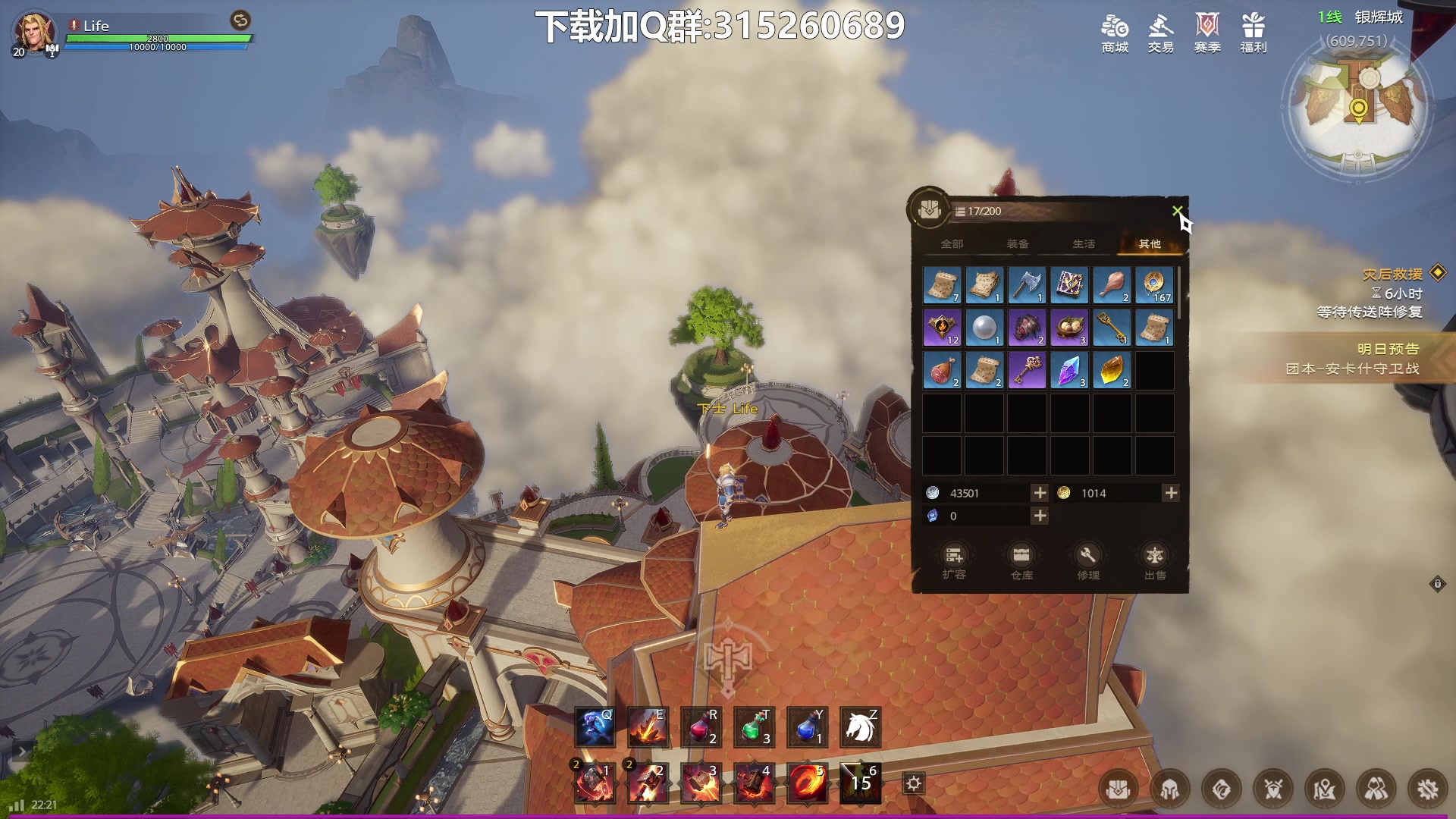Switch to the 装备 inventory tab
This screenshot has width=1456, height=819.
click(1018, 243)
